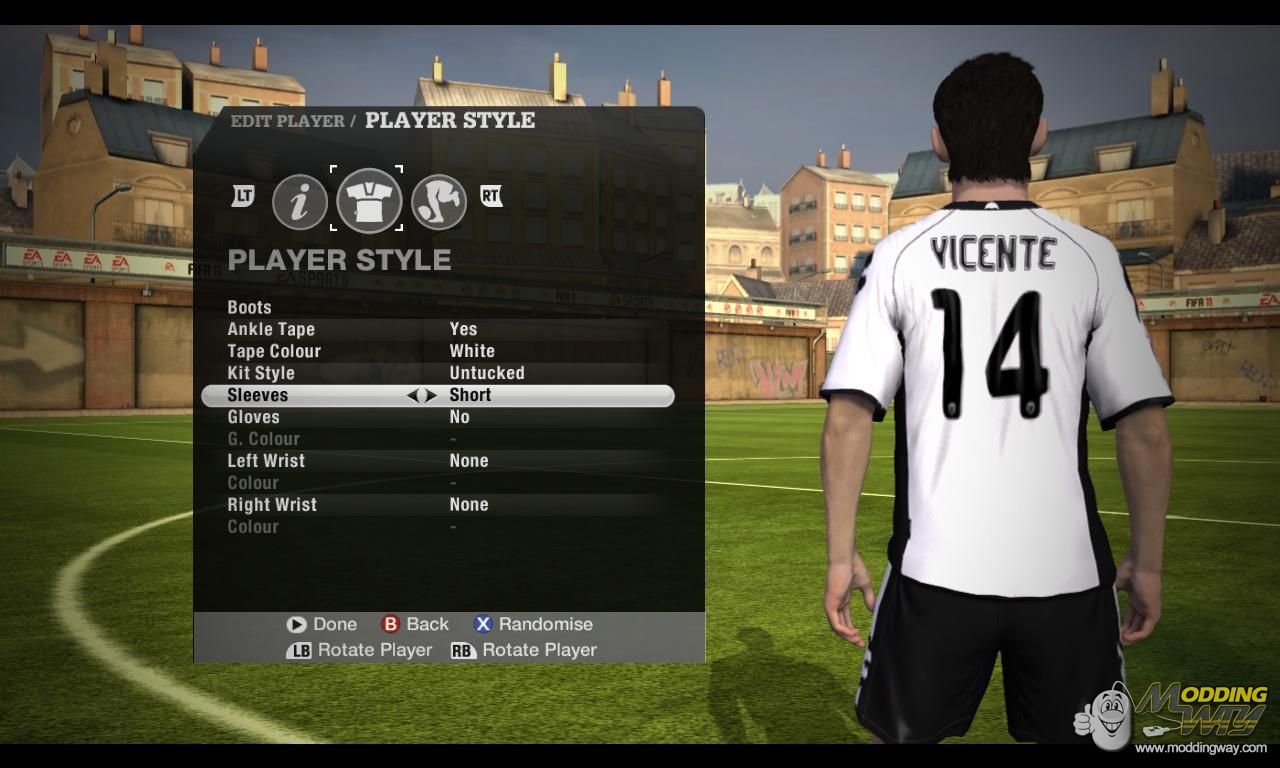Select the Right Wrist row
The image size is (1280, 768).
272,505
